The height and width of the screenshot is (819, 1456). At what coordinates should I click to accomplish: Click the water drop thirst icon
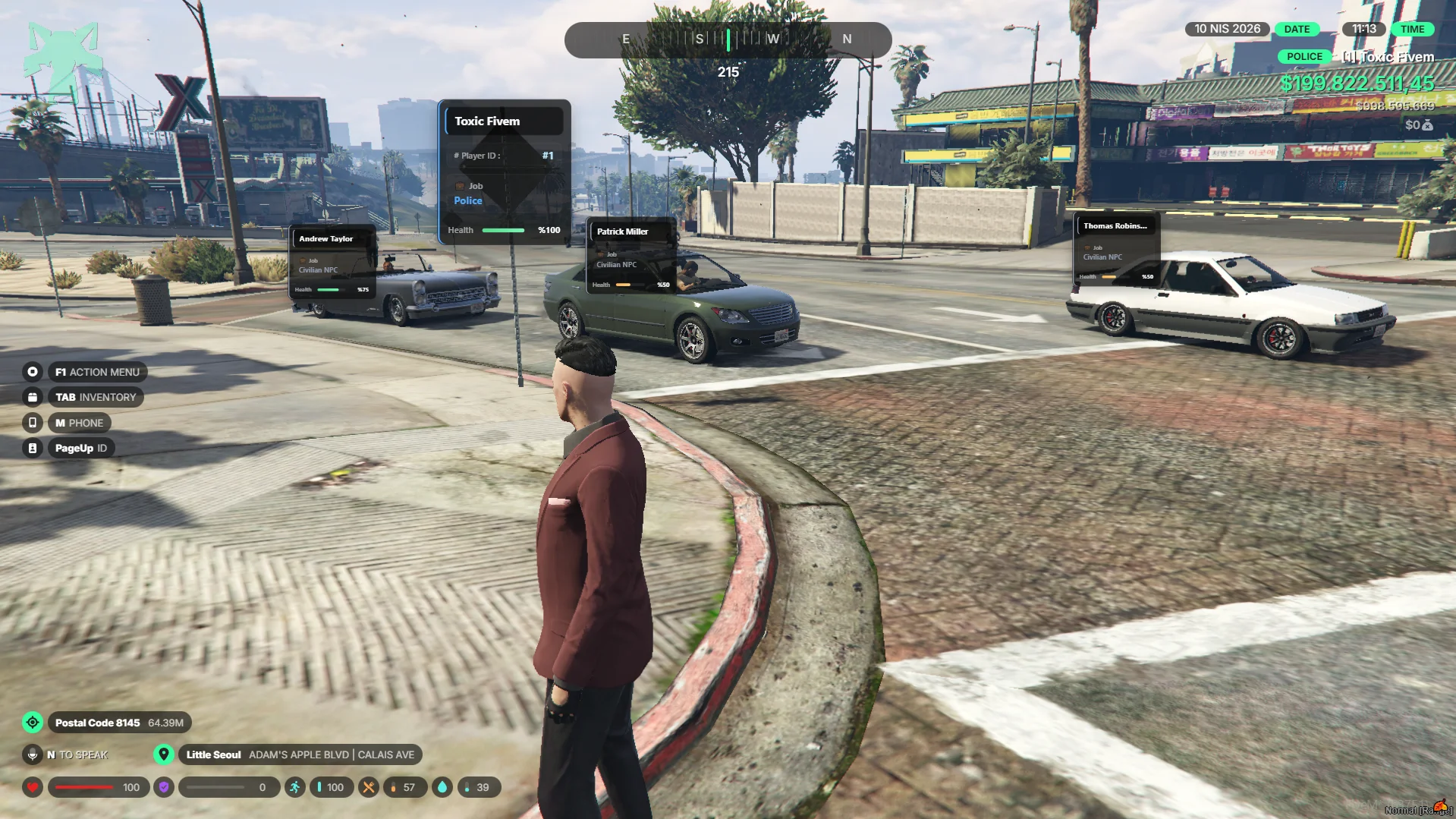(x=442, y=787)
